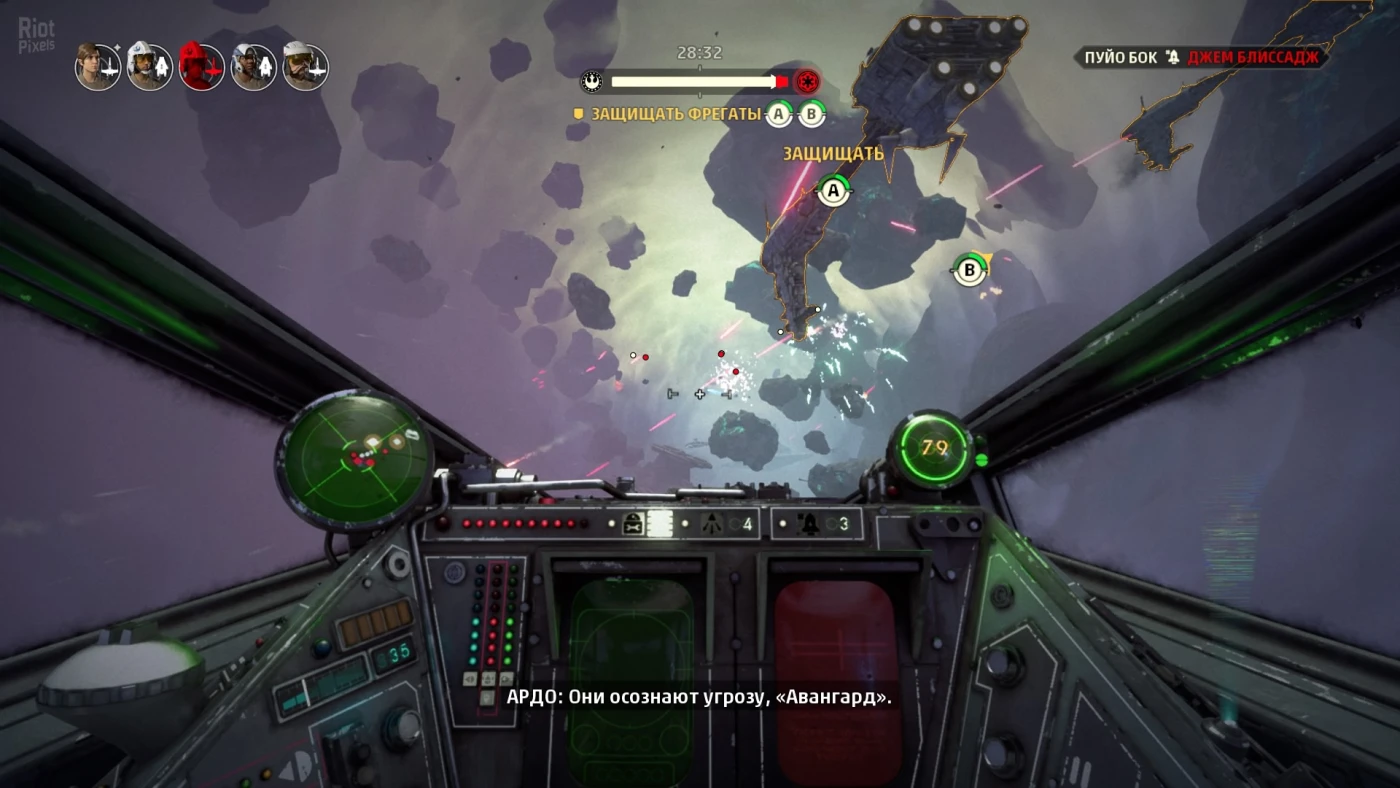
Task: Click the red Imperial faction emblem
Action: (x=807, y=81)
